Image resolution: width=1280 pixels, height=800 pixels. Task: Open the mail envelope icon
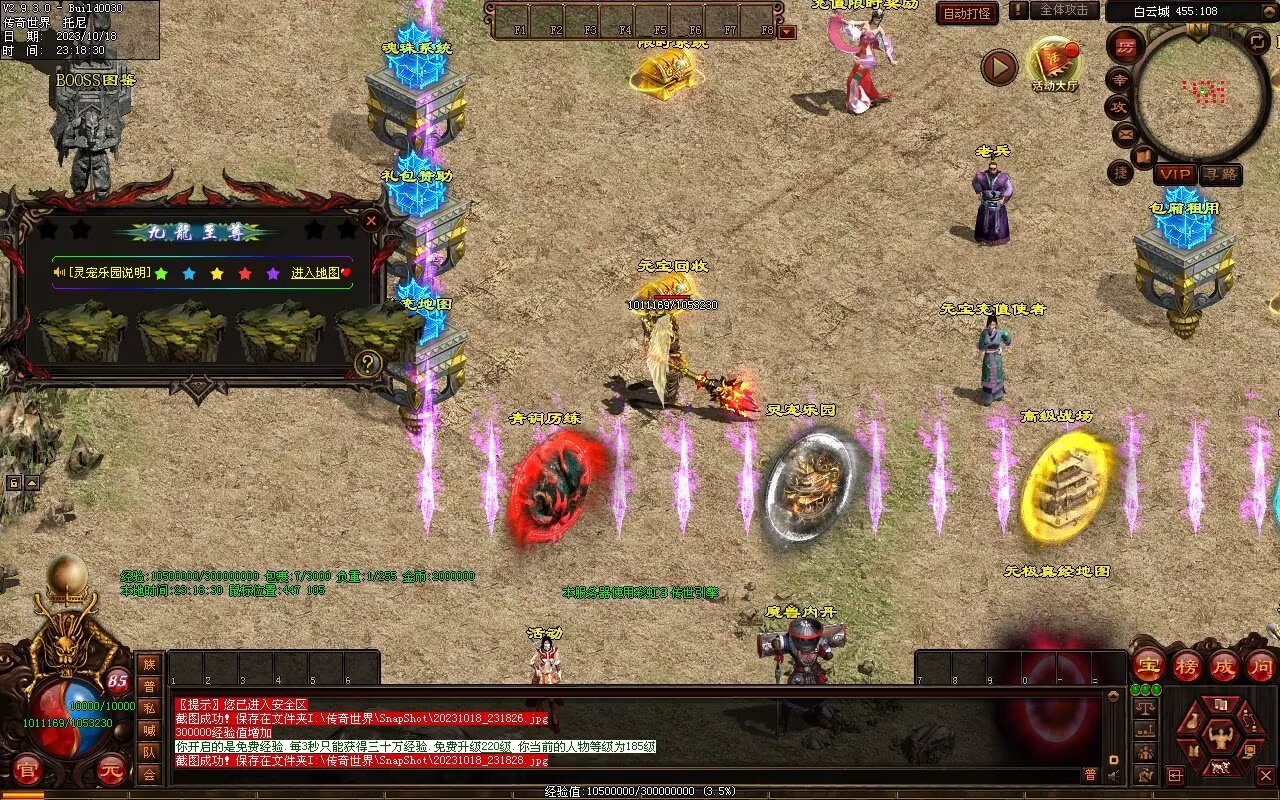[1125, 132]
